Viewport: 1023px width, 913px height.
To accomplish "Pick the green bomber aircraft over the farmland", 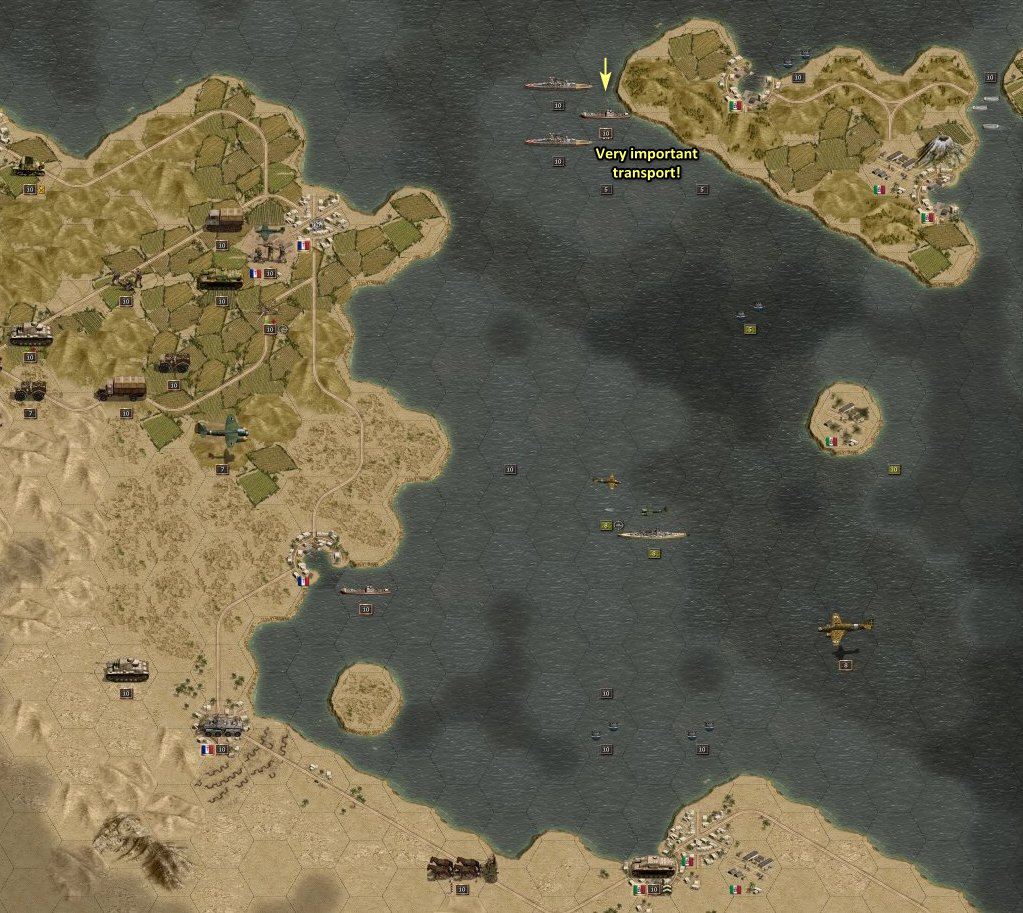I will 222,430.
